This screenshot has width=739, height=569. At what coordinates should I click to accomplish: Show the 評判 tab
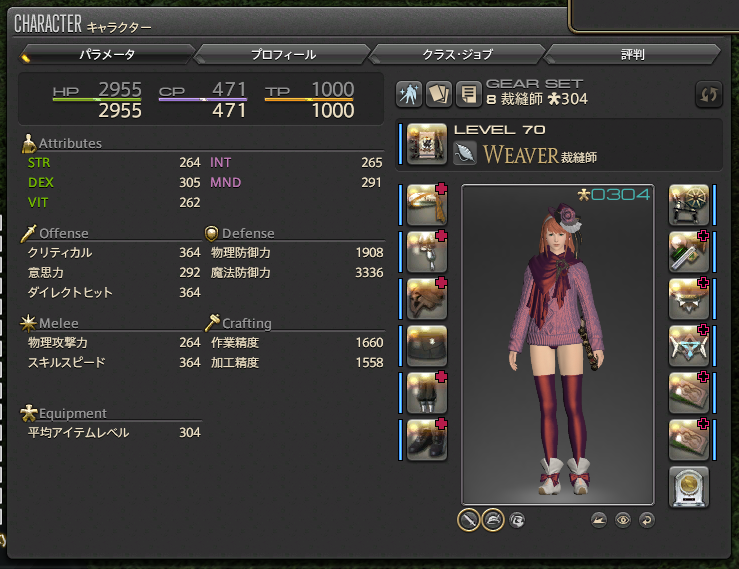pos(633,54)
